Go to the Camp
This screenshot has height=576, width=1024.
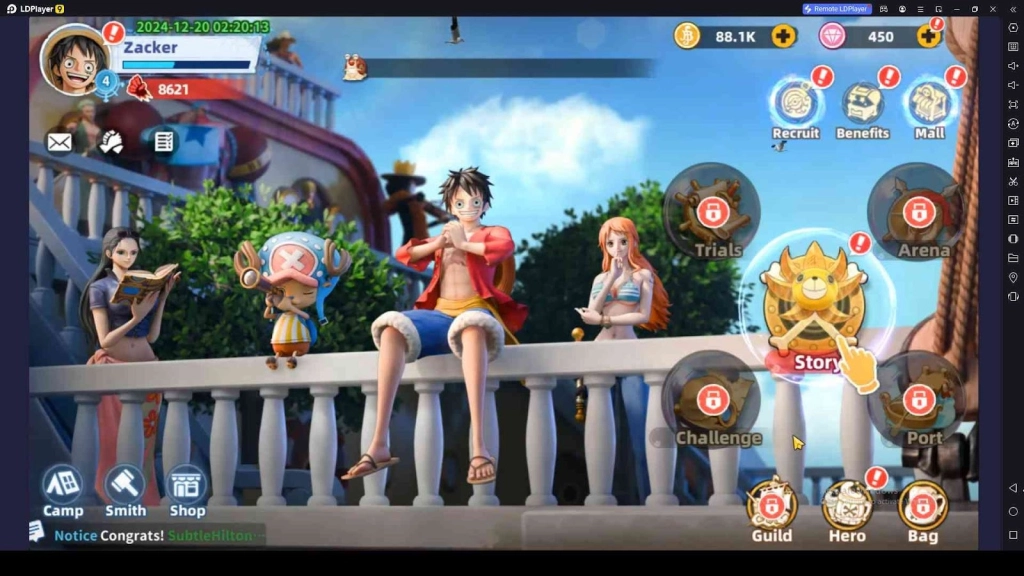pyautogui.click(x=63, y=490)
